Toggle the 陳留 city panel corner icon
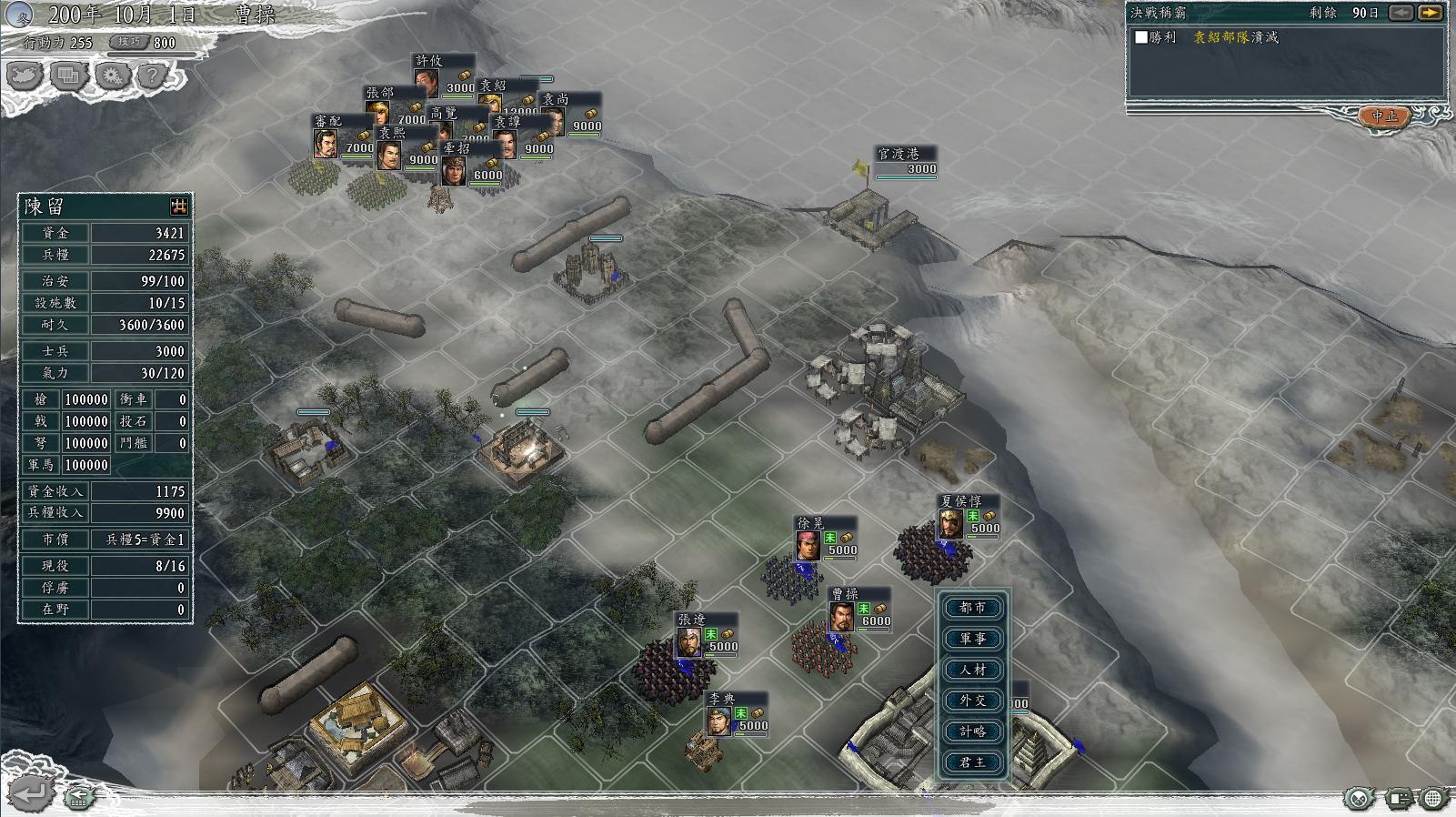 click(179, 206)
